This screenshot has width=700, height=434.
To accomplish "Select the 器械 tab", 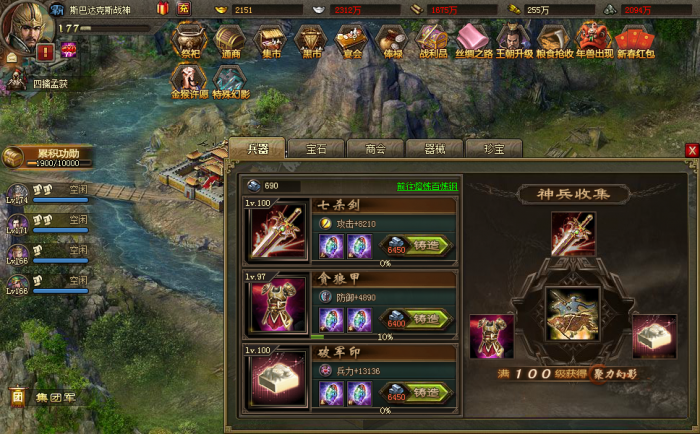I will click(x=435, y=148).
